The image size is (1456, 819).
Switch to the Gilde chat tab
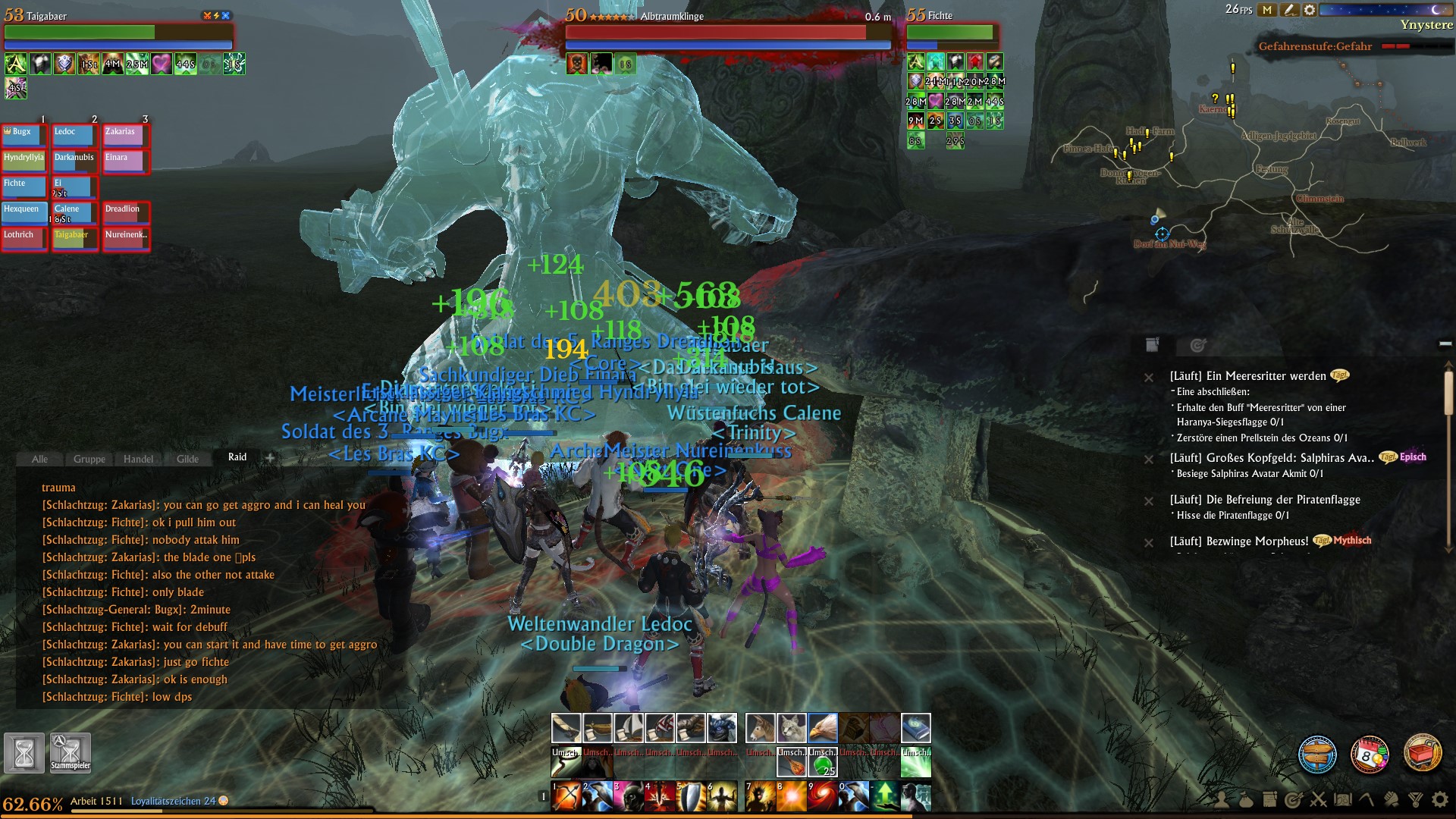(x=188, y=459)
